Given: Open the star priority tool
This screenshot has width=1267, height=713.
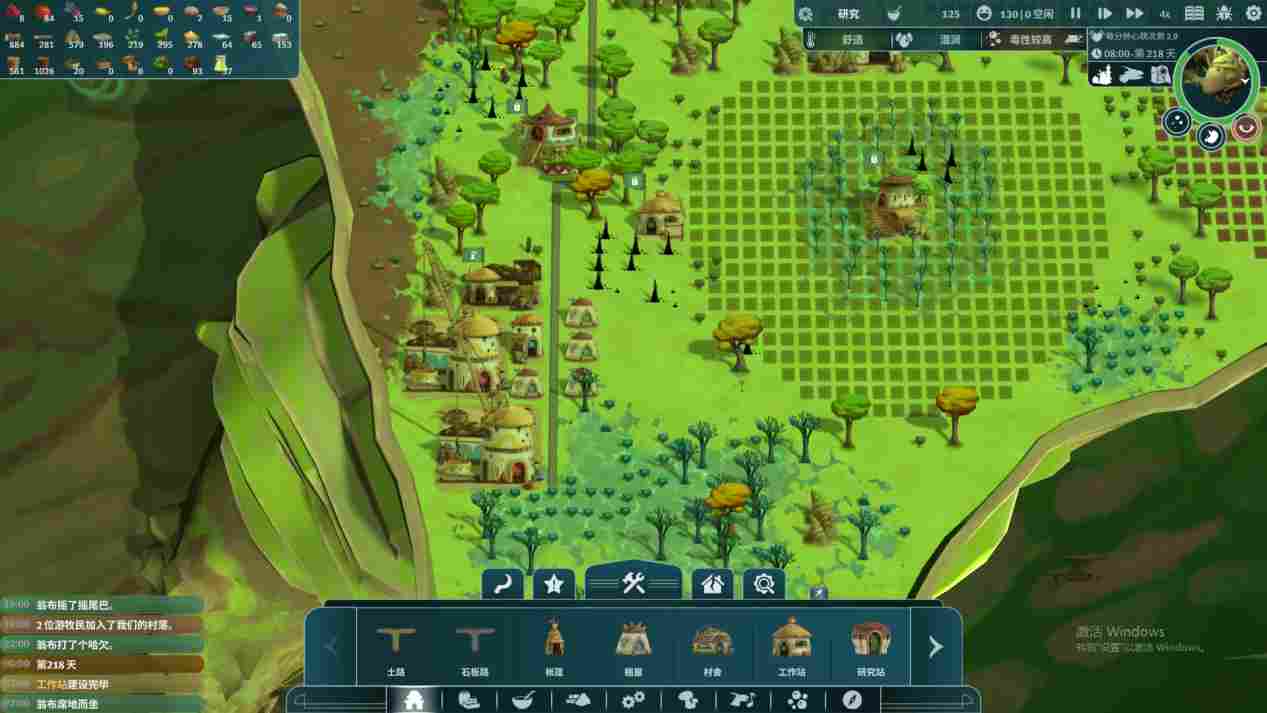Looking at the screenshot, I should coord(553,584).
